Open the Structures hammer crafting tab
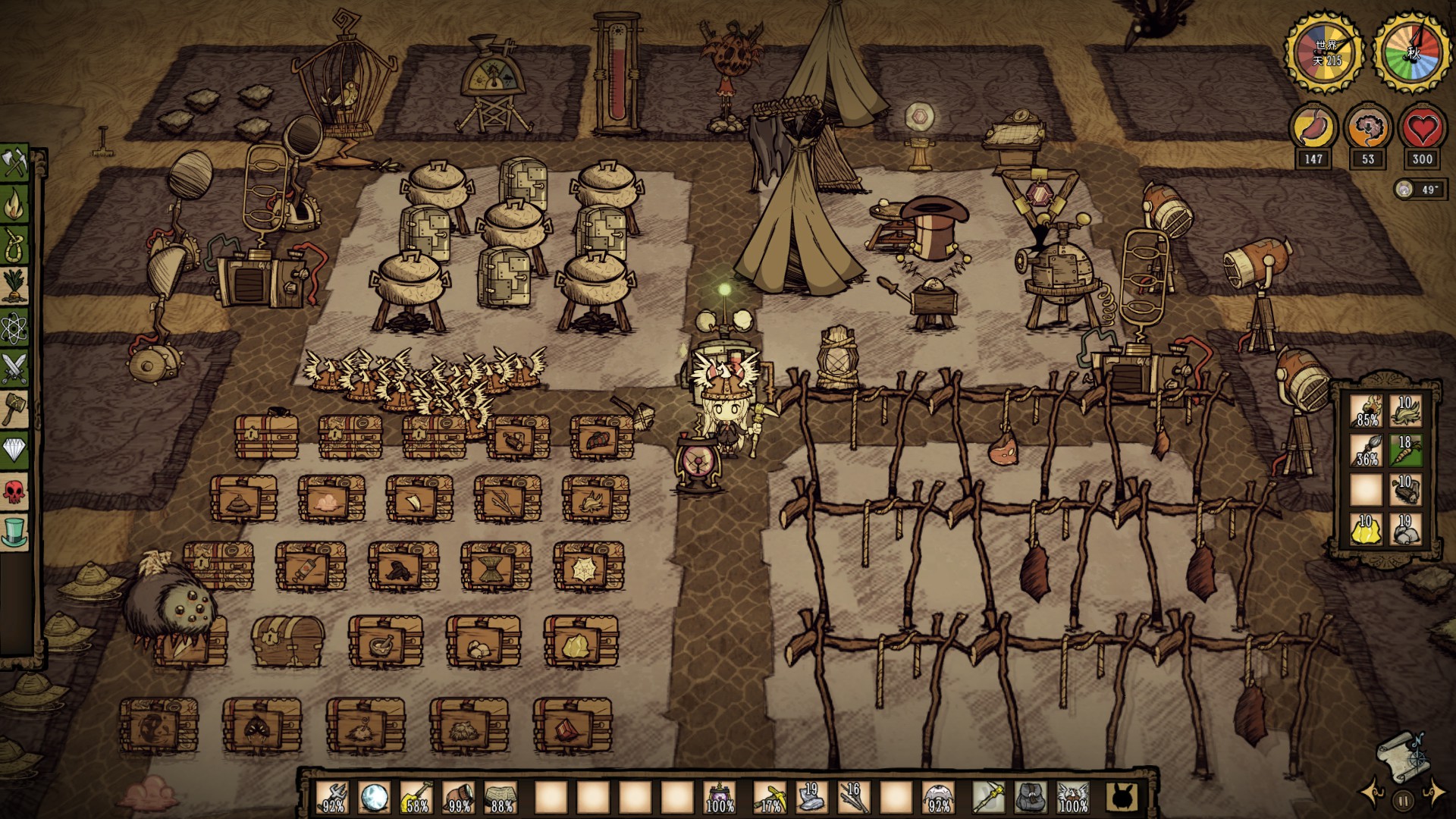Viewport: 1456px width, 819px height. 14,409
